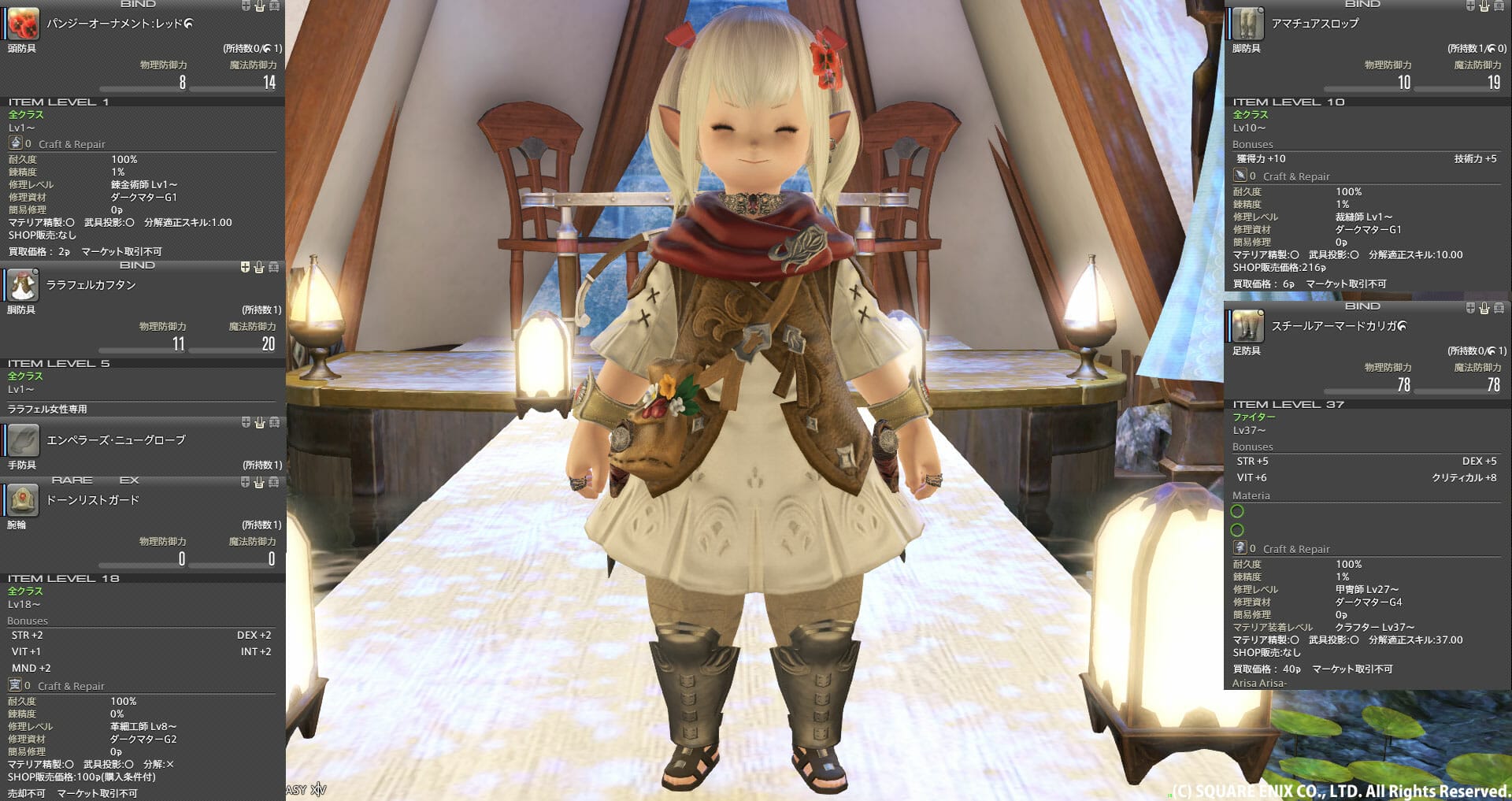Select the アマチュアスロップ item image

[x=1248, y=24]
